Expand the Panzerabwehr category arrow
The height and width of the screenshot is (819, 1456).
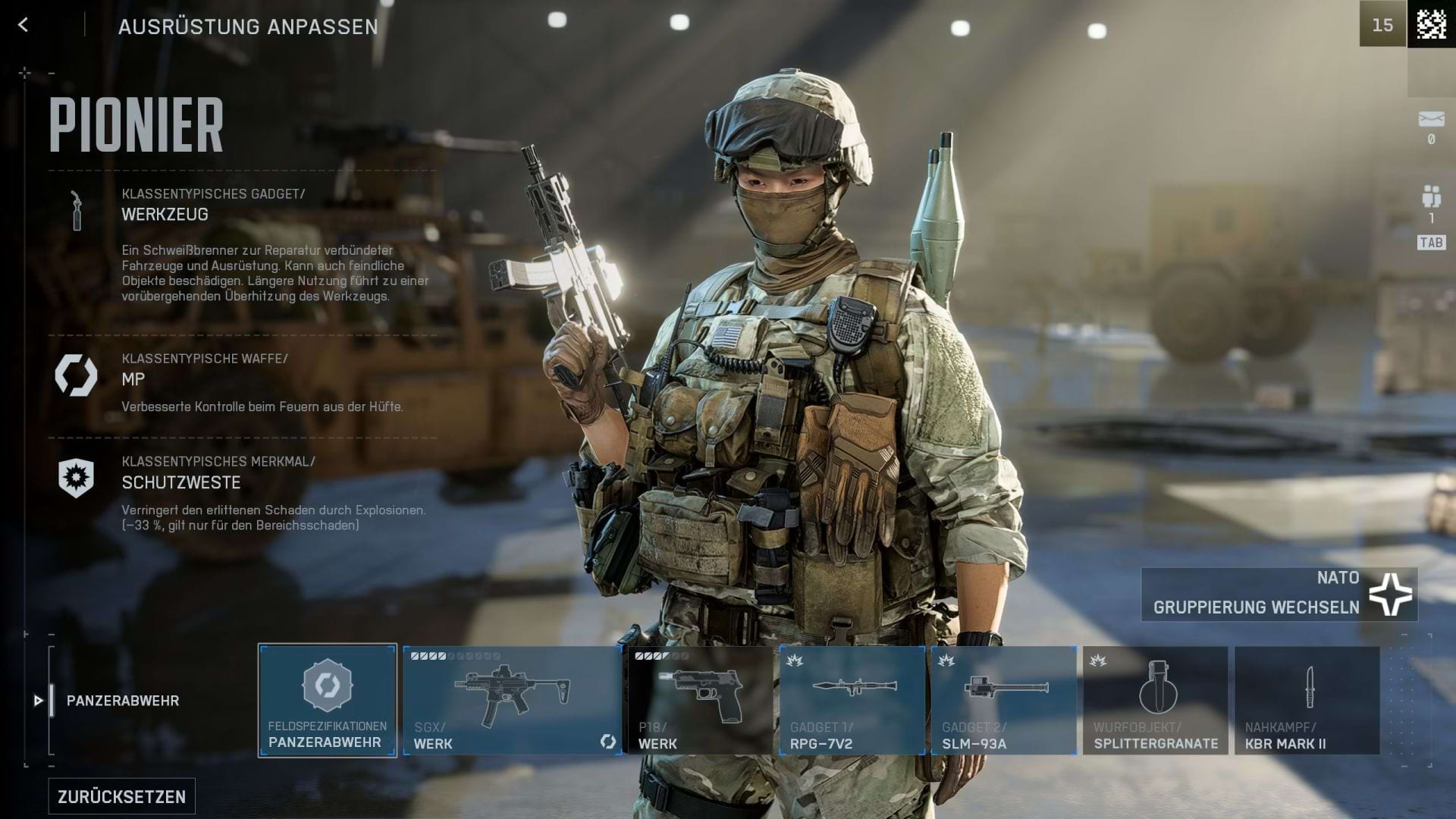click(x=37, y=700)
